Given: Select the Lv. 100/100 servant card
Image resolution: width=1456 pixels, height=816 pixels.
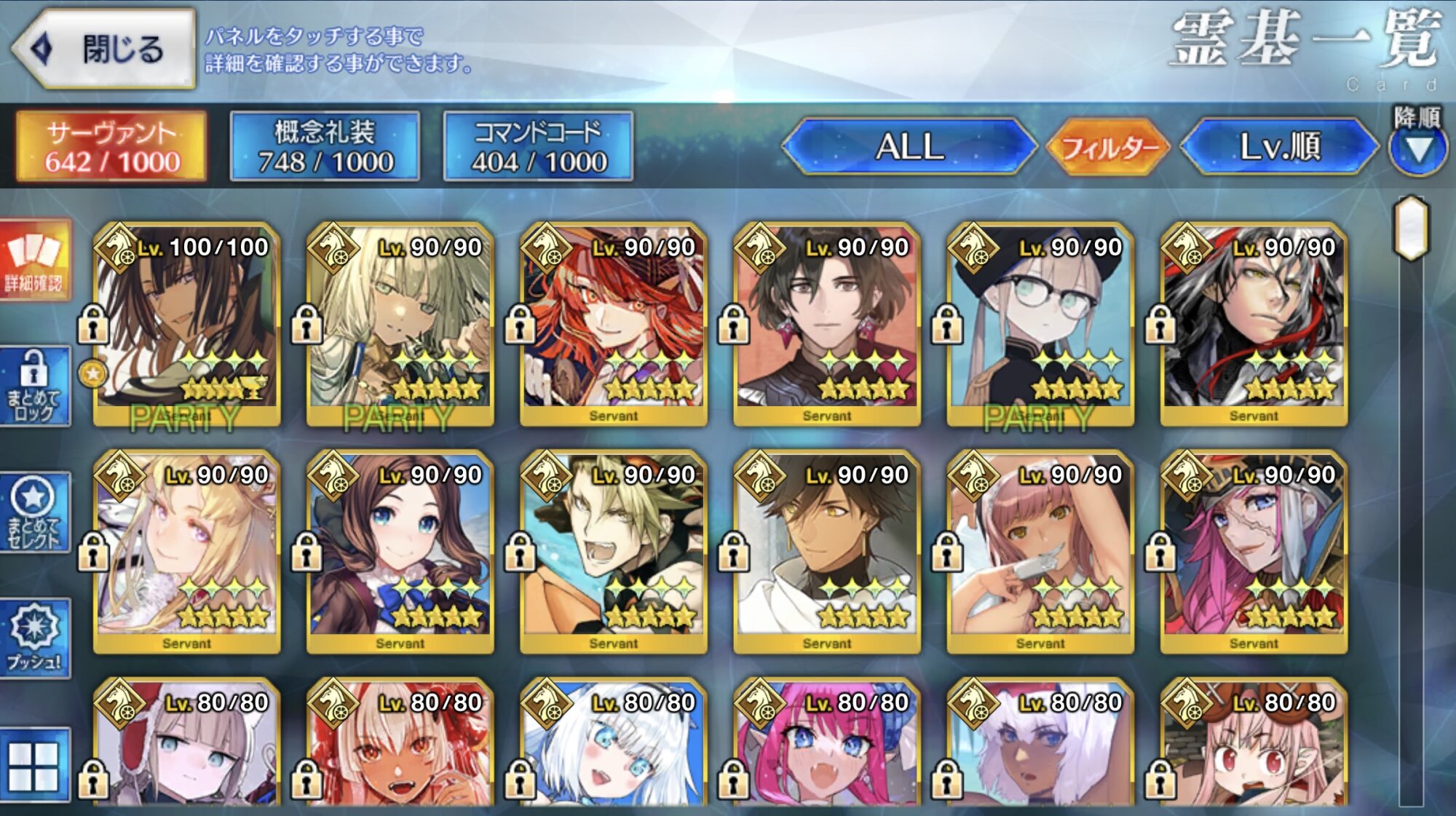Looking at the screenshot, I should point(187,324).
